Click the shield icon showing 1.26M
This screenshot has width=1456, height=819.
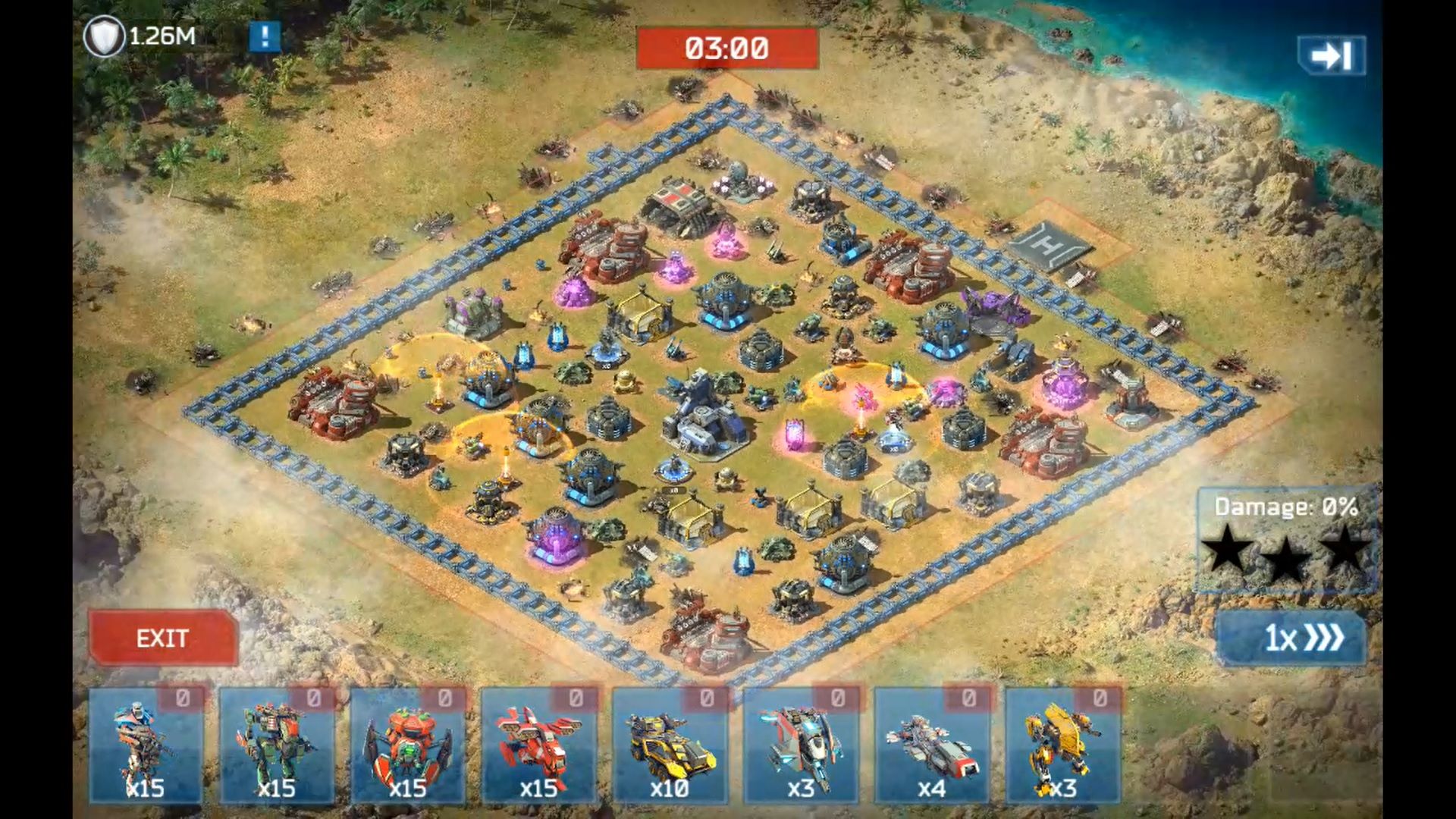point(104,36)
